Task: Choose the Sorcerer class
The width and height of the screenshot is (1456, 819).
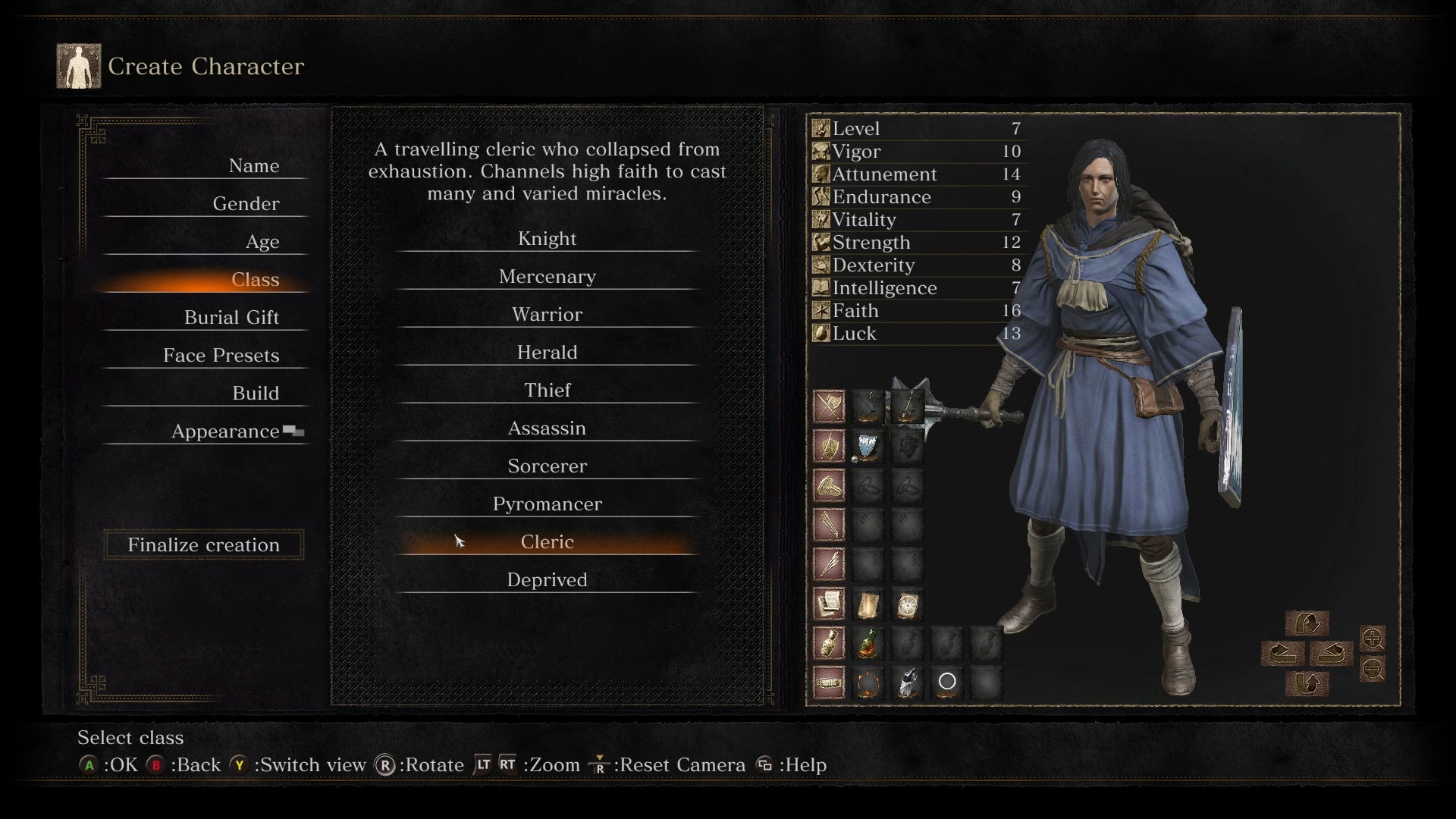Action: coord(548,466)
